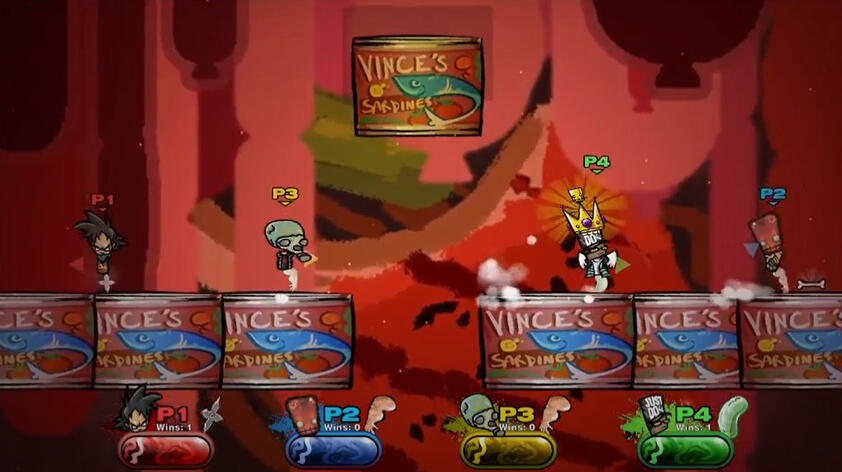Select P4's Just Do It portrait
The image size is (842, 472).
tap(654, 413)
